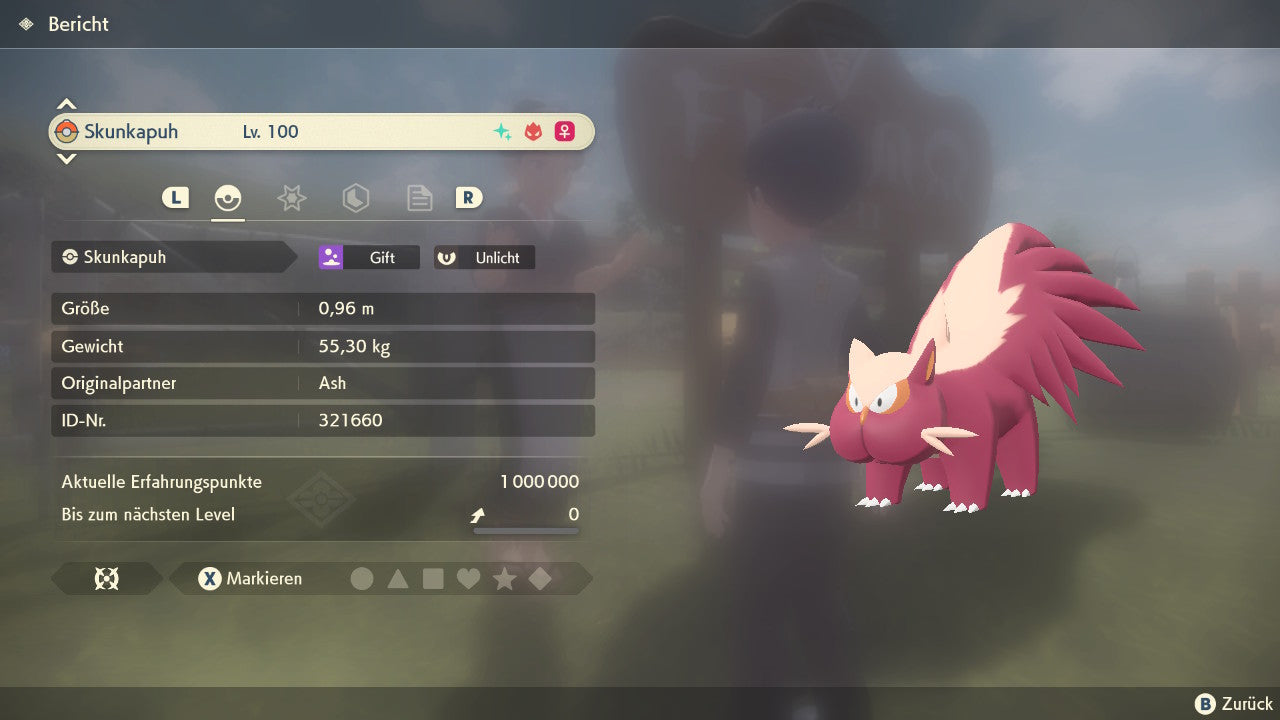Toggle the diamond marking

pos(540,578)
